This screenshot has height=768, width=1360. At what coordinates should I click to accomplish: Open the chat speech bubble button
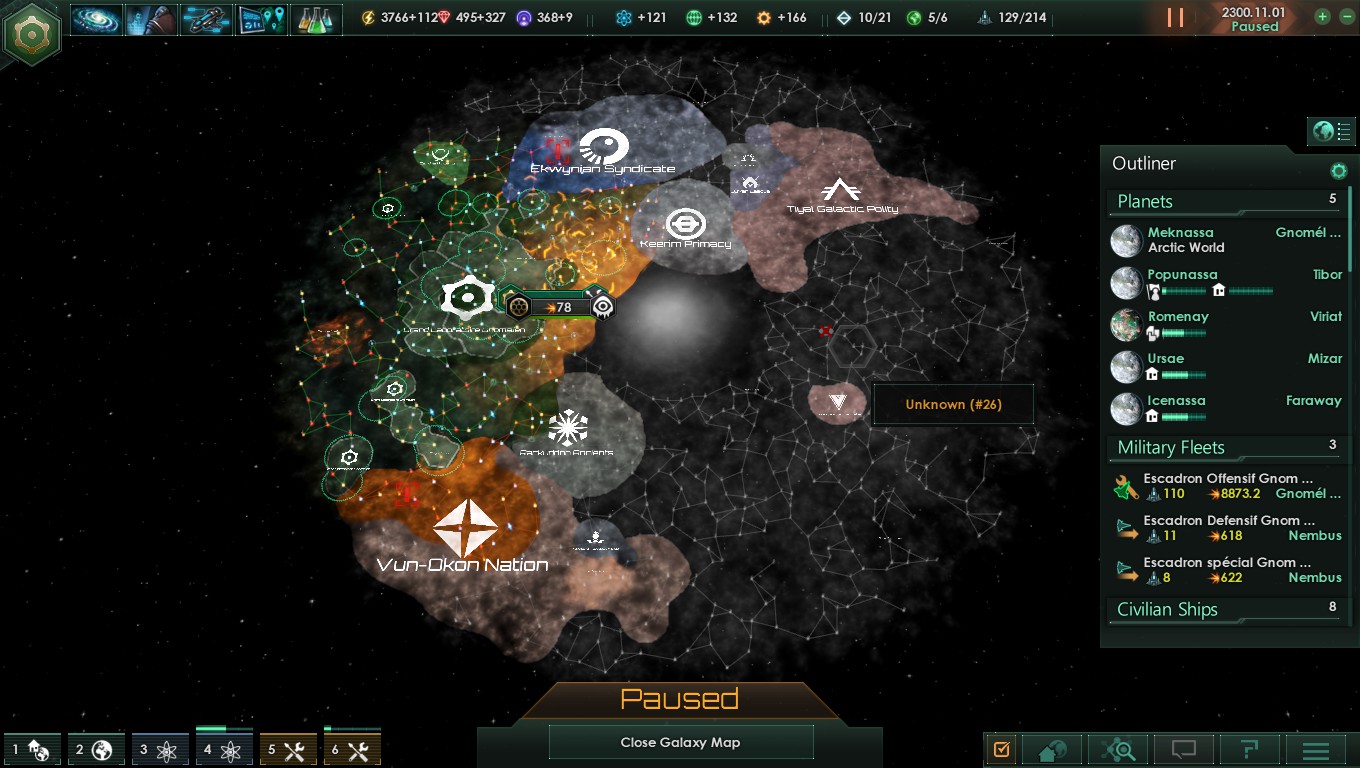1184,749
